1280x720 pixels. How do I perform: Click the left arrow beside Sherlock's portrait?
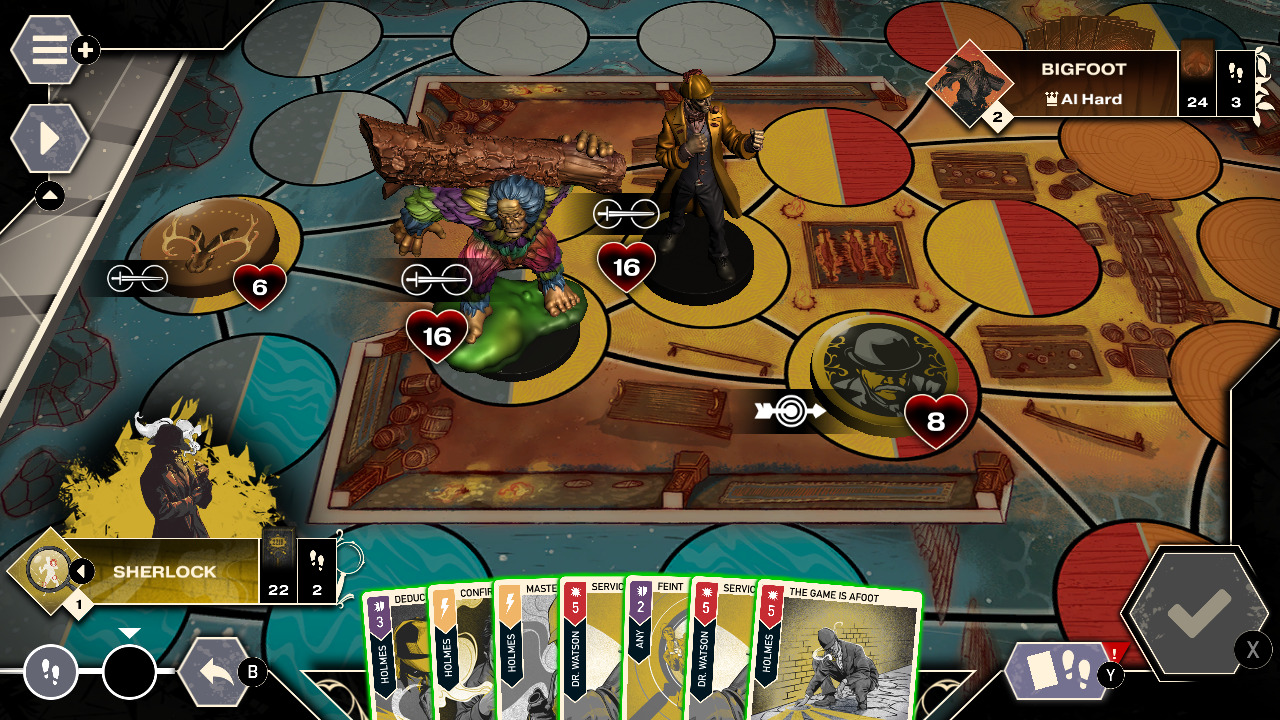(x=81, y=568)
